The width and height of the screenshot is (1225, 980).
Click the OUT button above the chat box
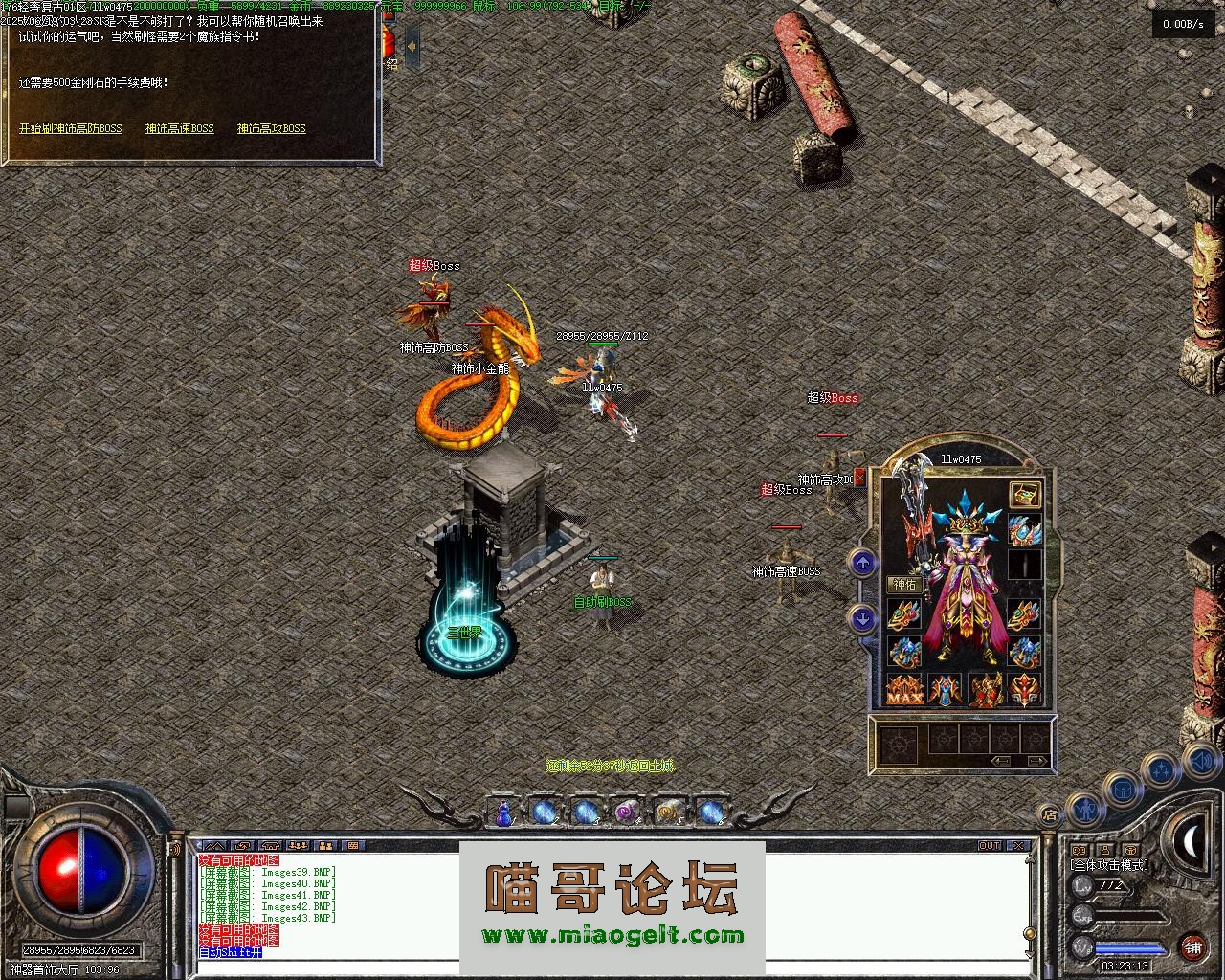coord(990,846)
